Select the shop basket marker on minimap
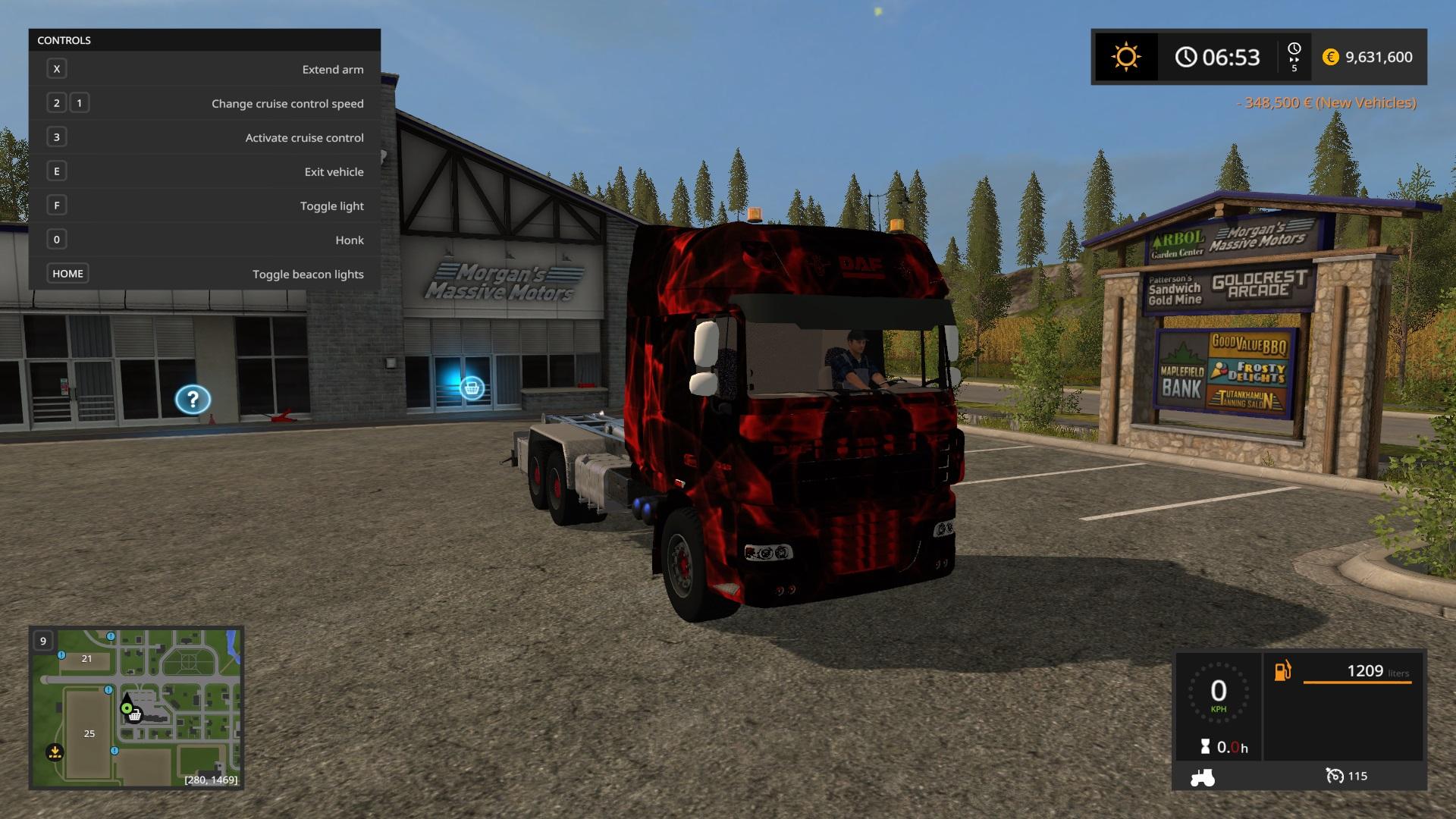The image size is (1456, 819). point(134,715)
